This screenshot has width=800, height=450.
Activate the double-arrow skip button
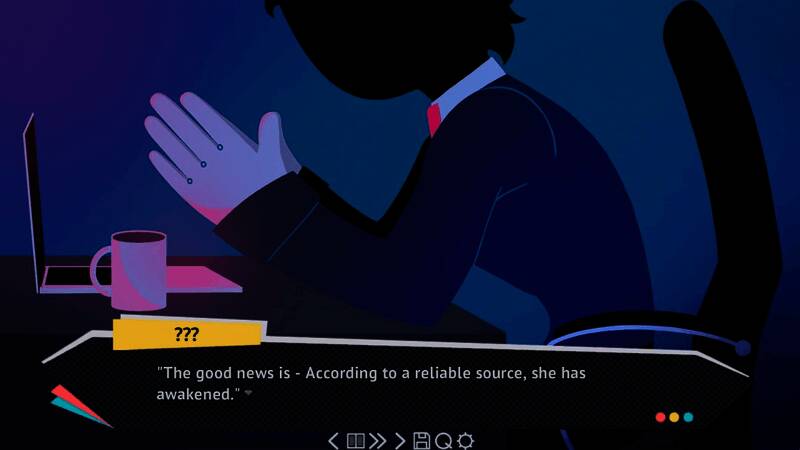coord(377,440)
